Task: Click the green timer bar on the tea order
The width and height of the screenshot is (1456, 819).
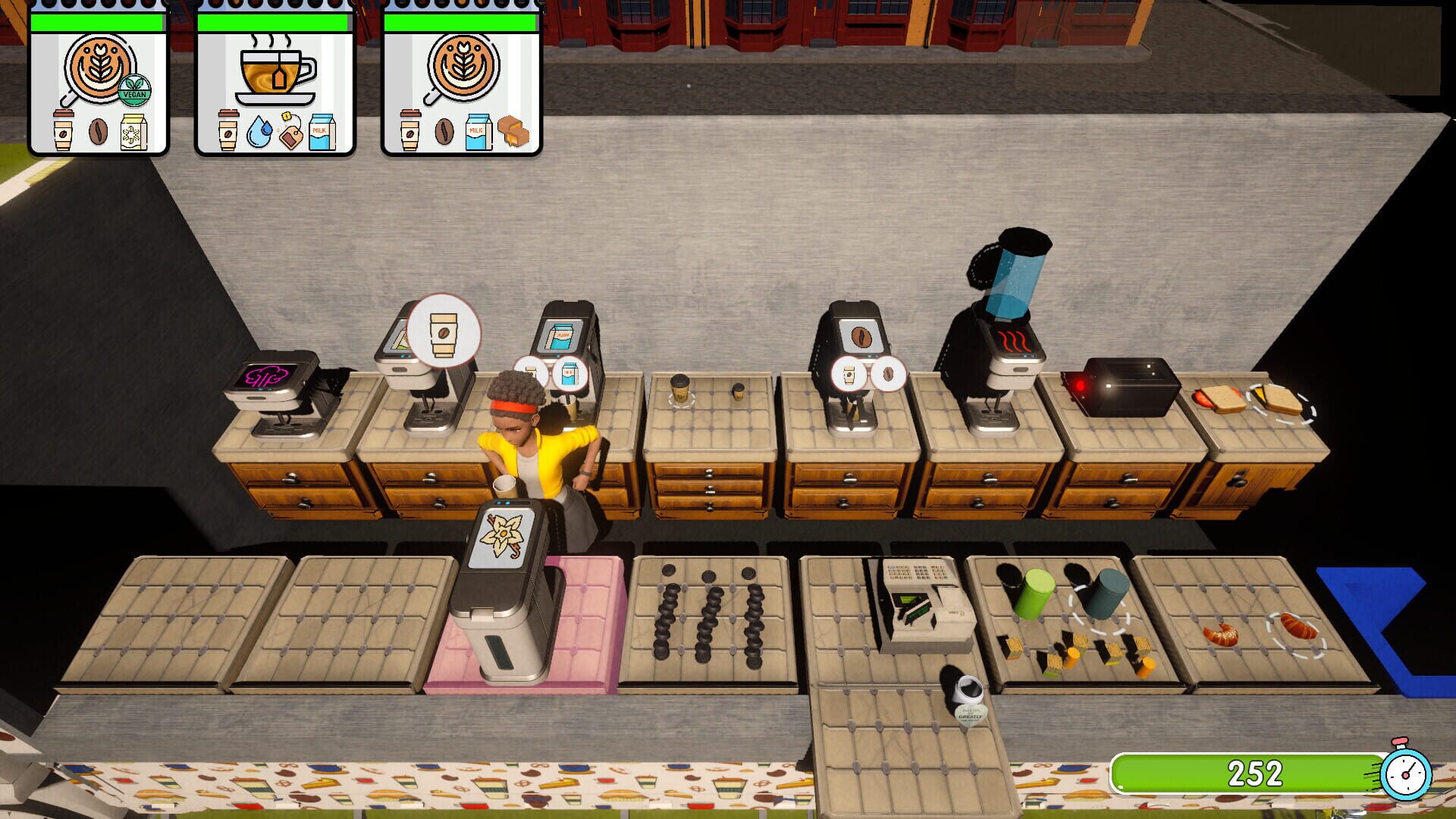Action: (x=273, y=23)
